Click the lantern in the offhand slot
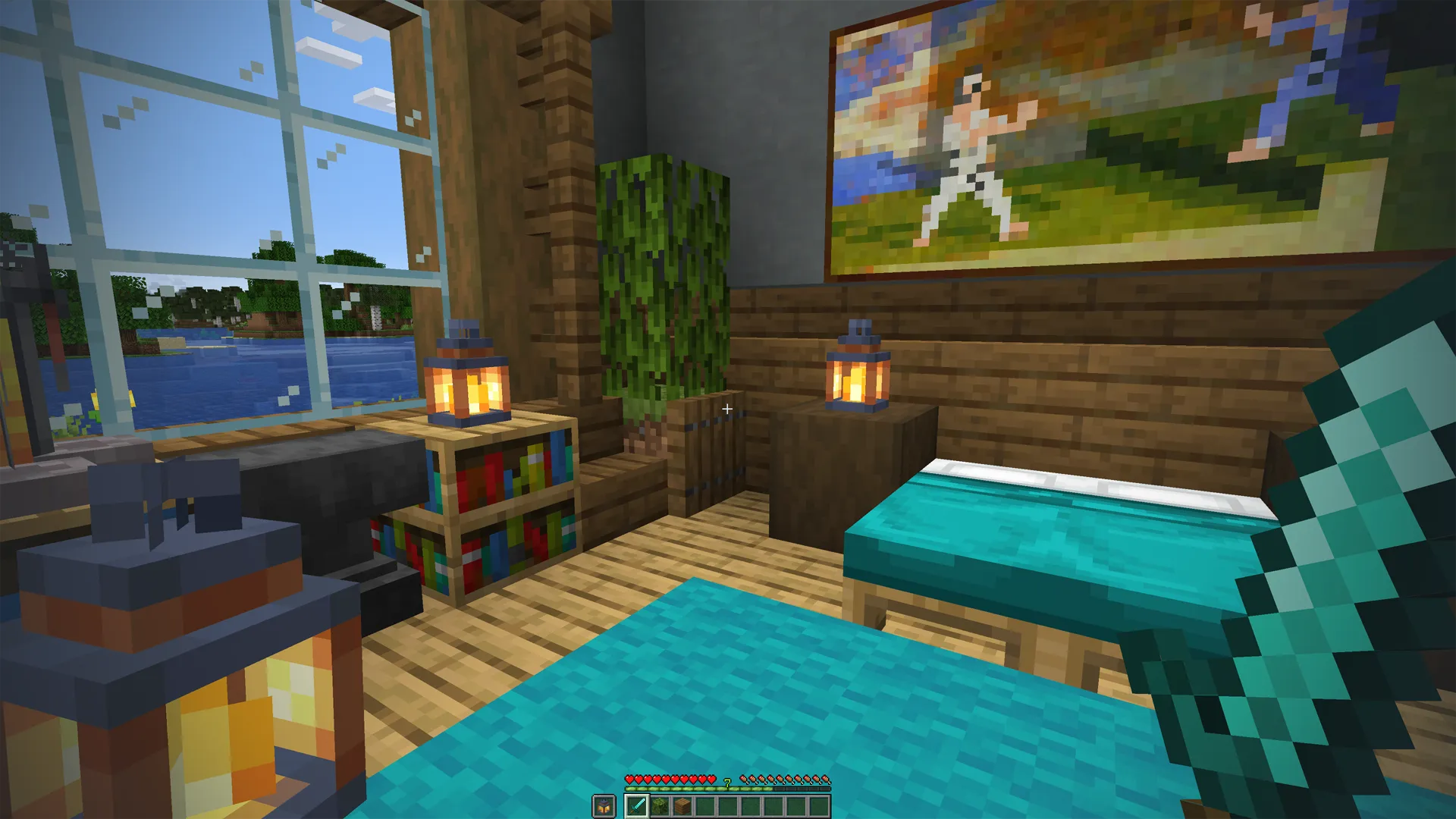 pos(603,806)
